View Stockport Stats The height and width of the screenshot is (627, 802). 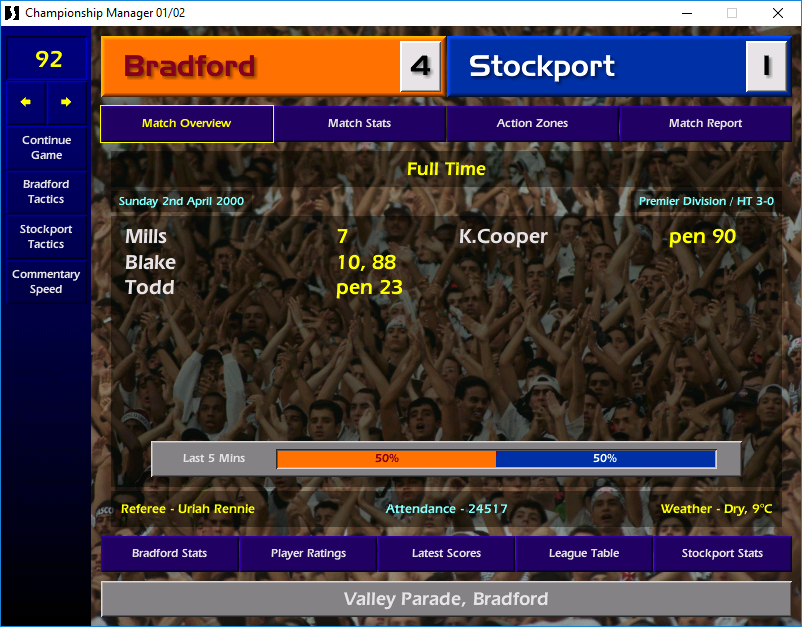pyautogui.click(x=722, y=553)
